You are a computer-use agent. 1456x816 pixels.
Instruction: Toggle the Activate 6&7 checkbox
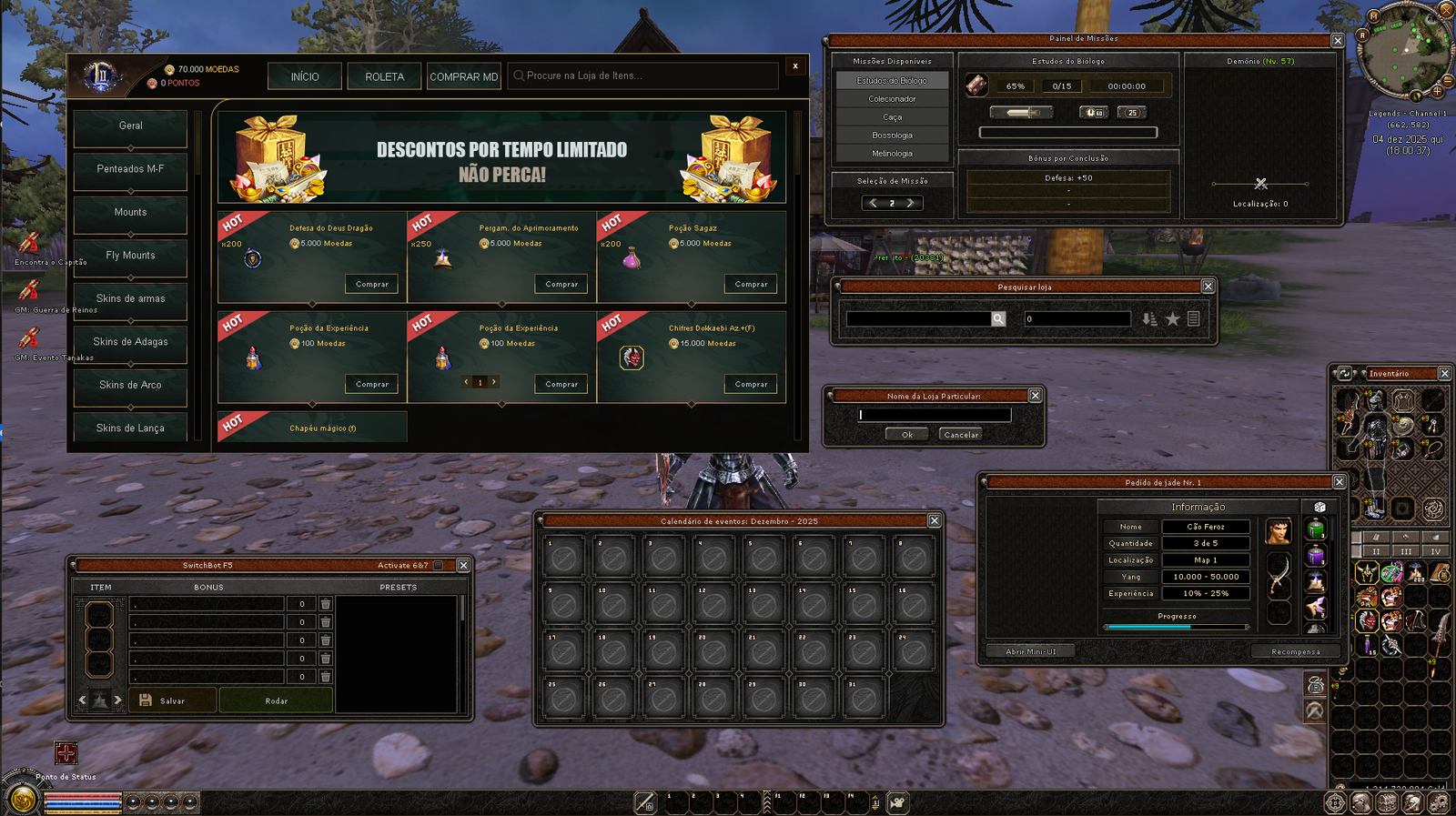coord(439,566)
